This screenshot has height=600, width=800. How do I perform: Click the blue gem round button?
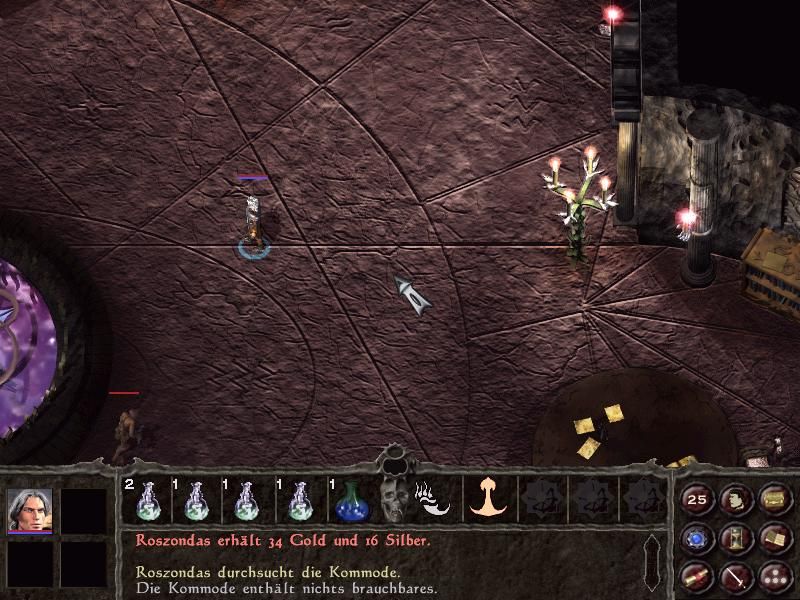(696, 539)
